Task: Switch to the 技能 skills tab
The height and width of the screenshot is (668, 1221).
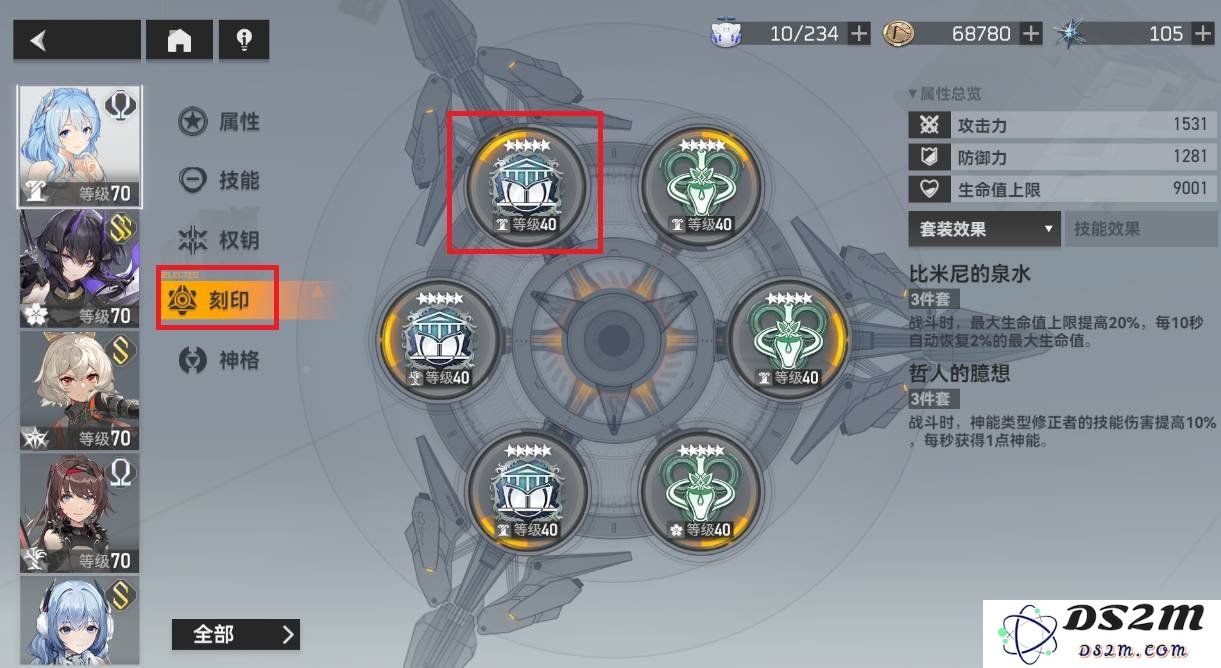Action: (220, 180)
